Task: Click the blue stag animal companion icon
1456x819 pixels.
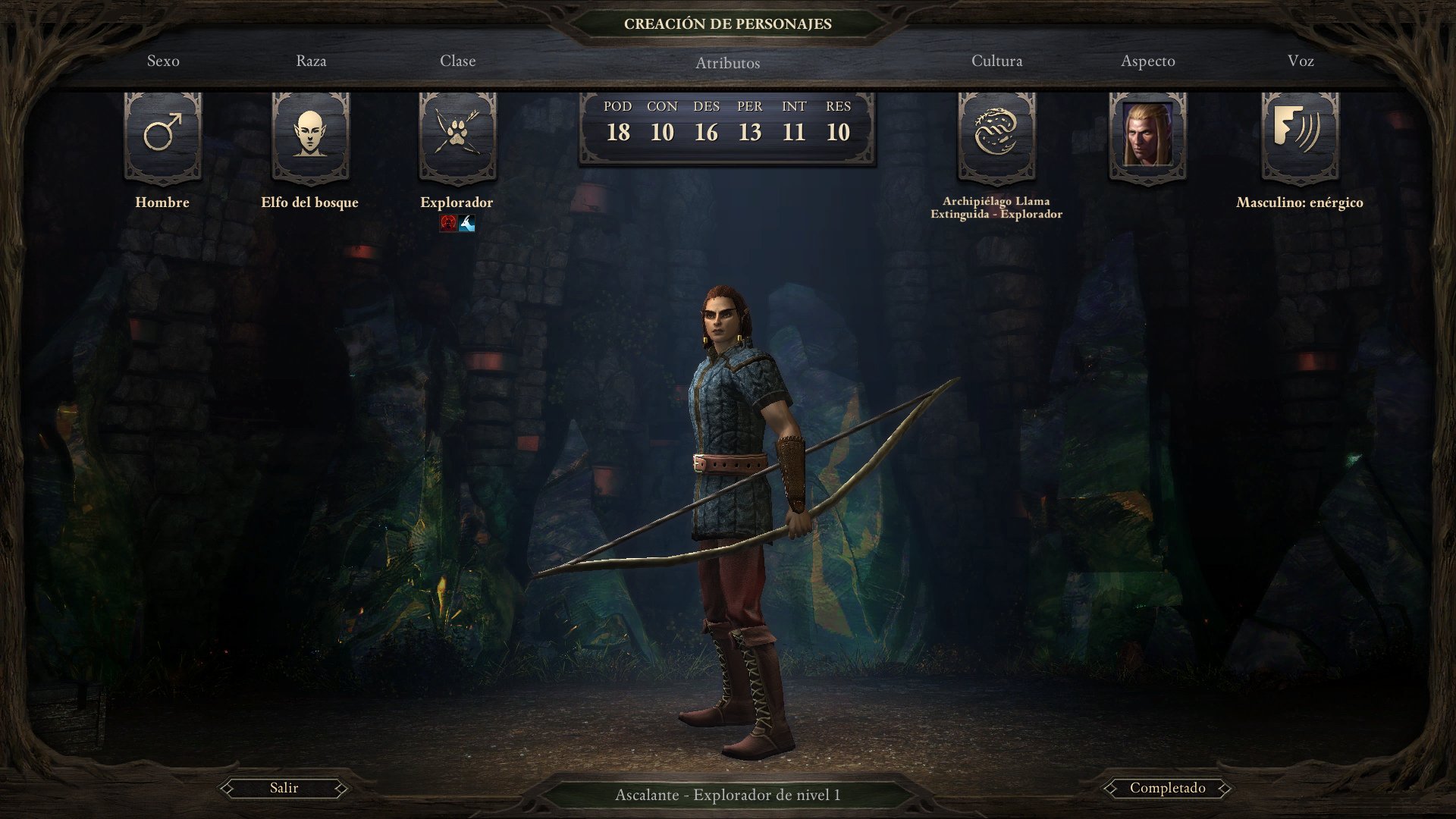Action: [466, 223]
